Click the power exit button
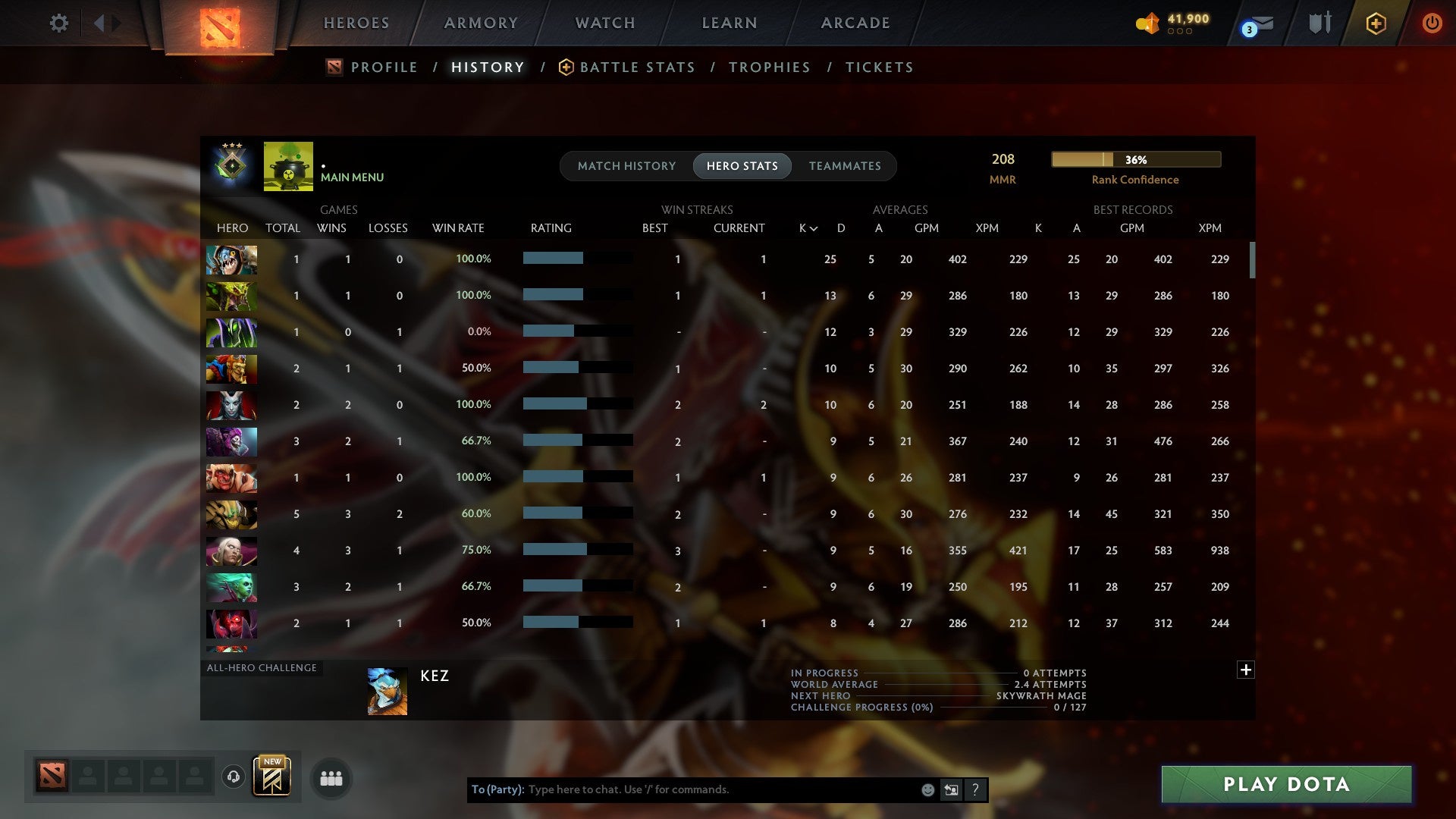Screen dimensions: 1456x819 (1432, 23)
